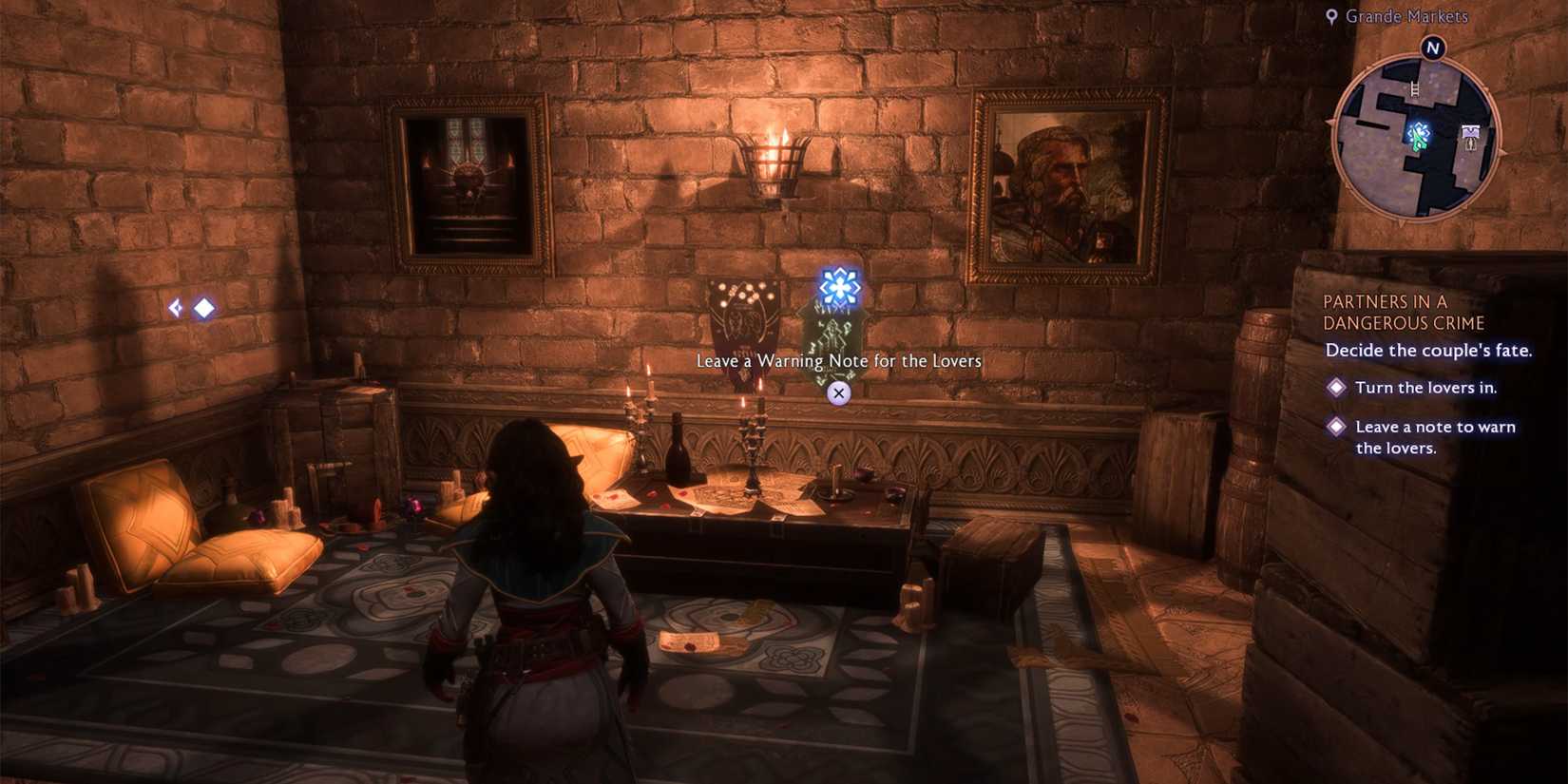Expand the Partners in a Dangerous Crime quest panel

click(x=1405, y=312)
